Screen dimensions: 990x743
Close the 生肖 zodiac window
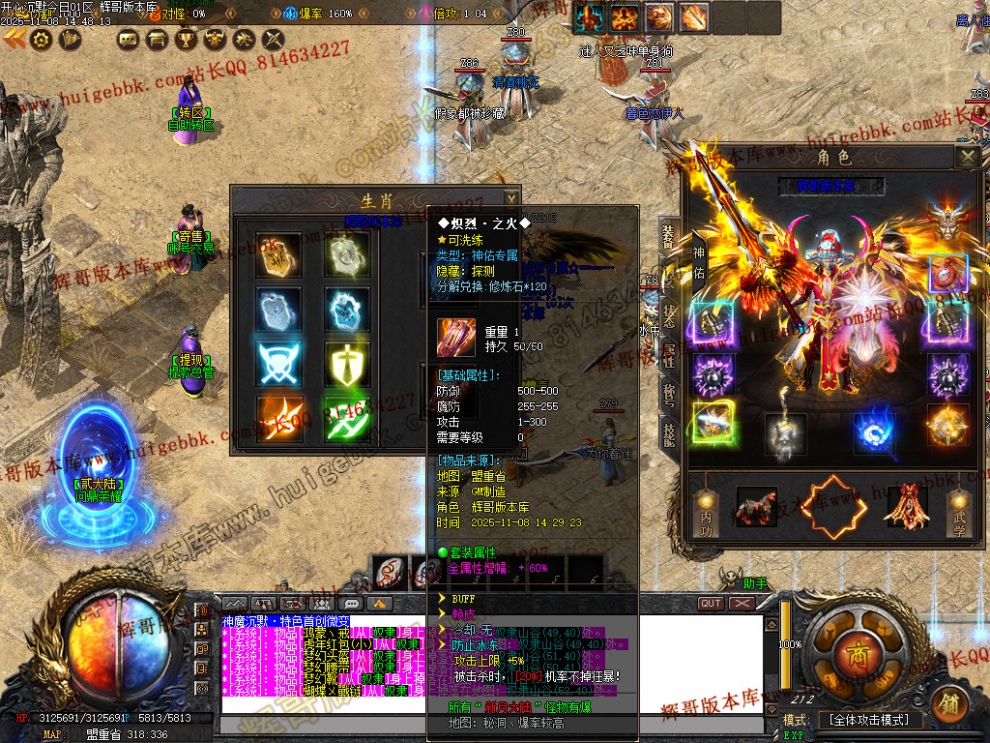tap(512, 198)
